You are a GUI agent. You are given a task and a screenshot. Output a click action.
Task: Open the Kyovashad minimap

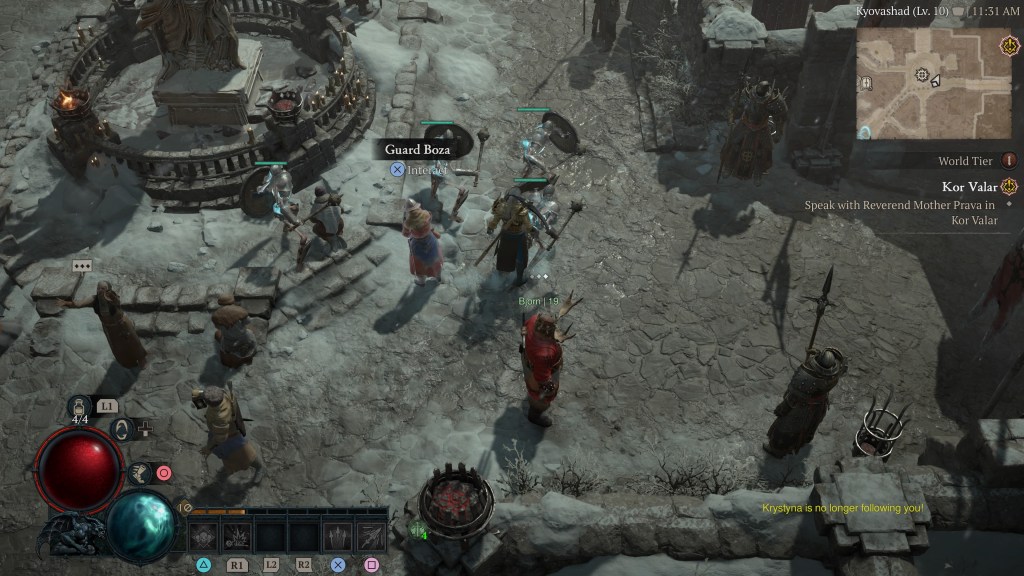934,83
